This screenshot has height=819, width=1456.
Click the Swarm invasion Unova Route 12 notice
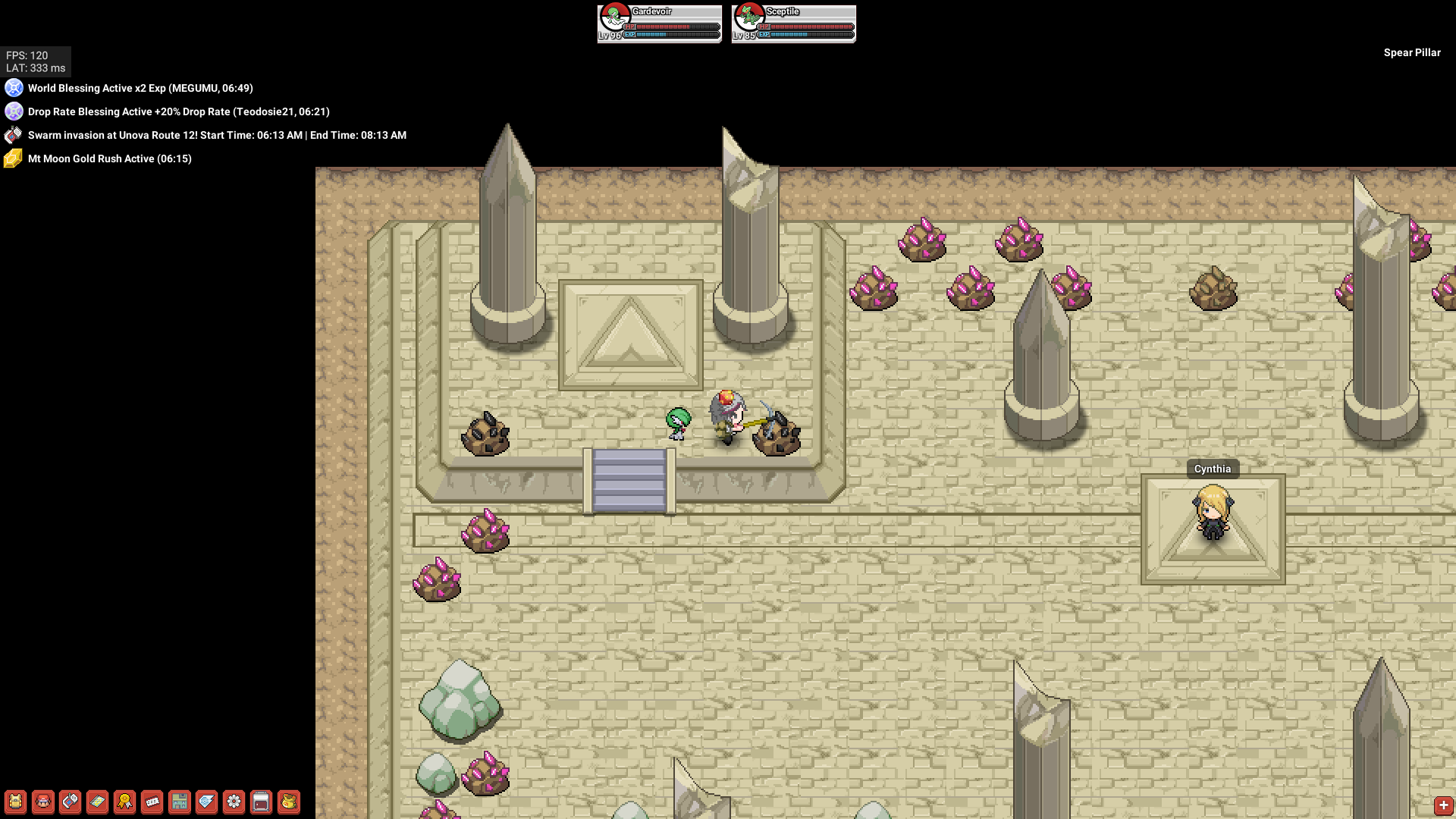(x=217, y=135)
